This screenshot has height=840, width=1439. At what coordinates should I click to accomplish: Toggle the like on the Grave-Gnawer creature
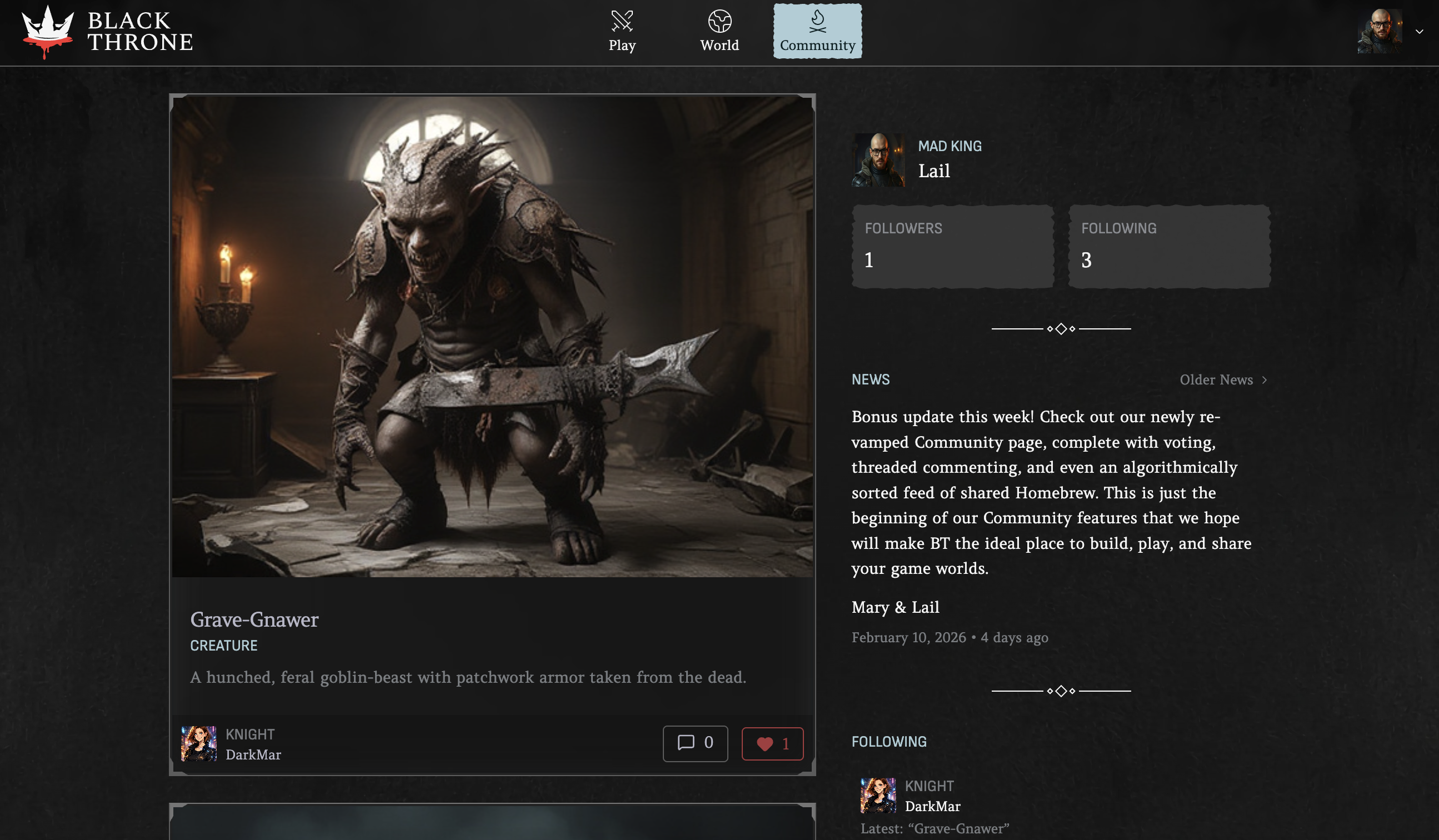tap(773, 743)
